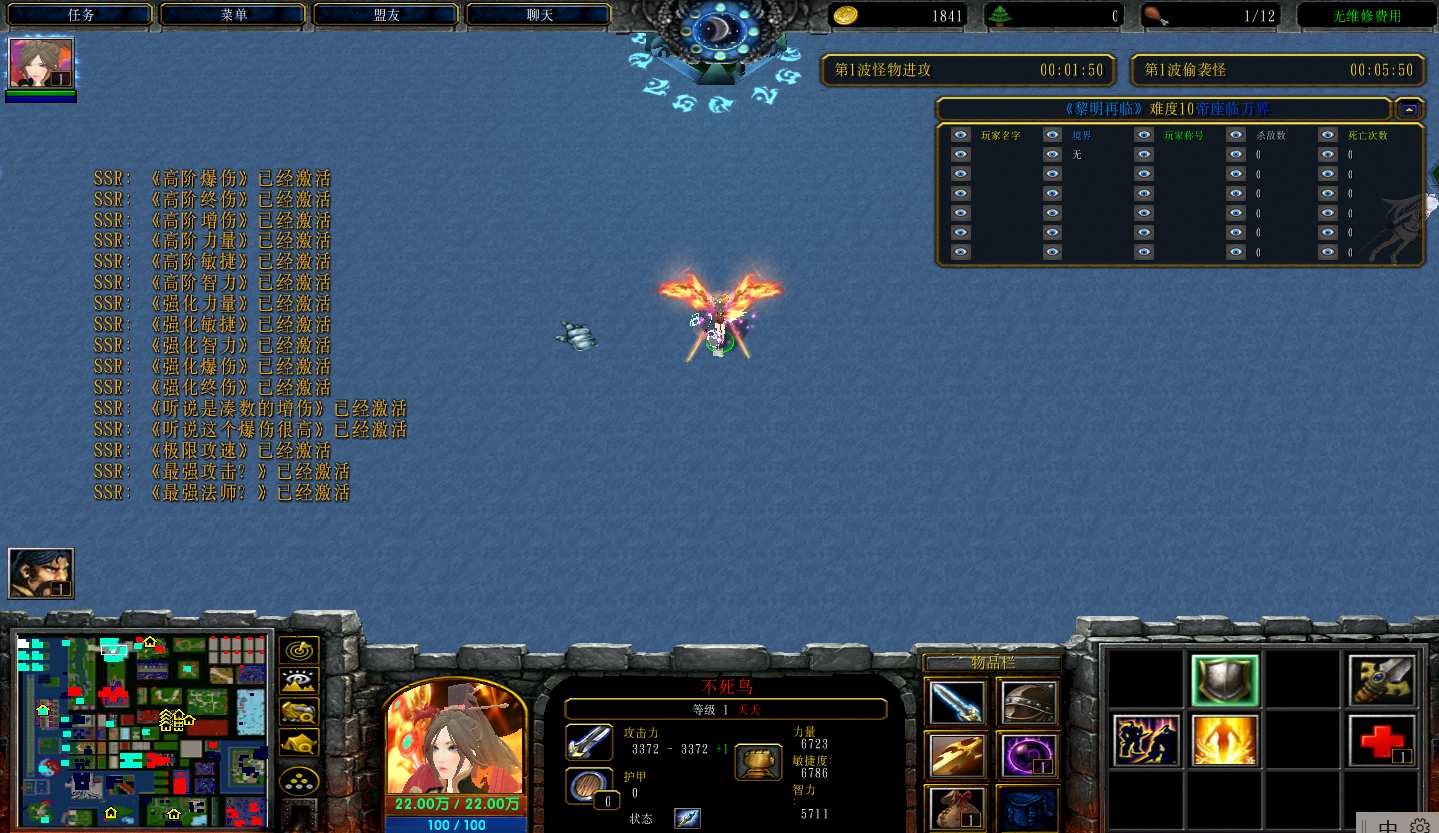This screenshot has height=833, width=1439.
Task: Click the large hero portrait
Action: (x=455, y=740)
